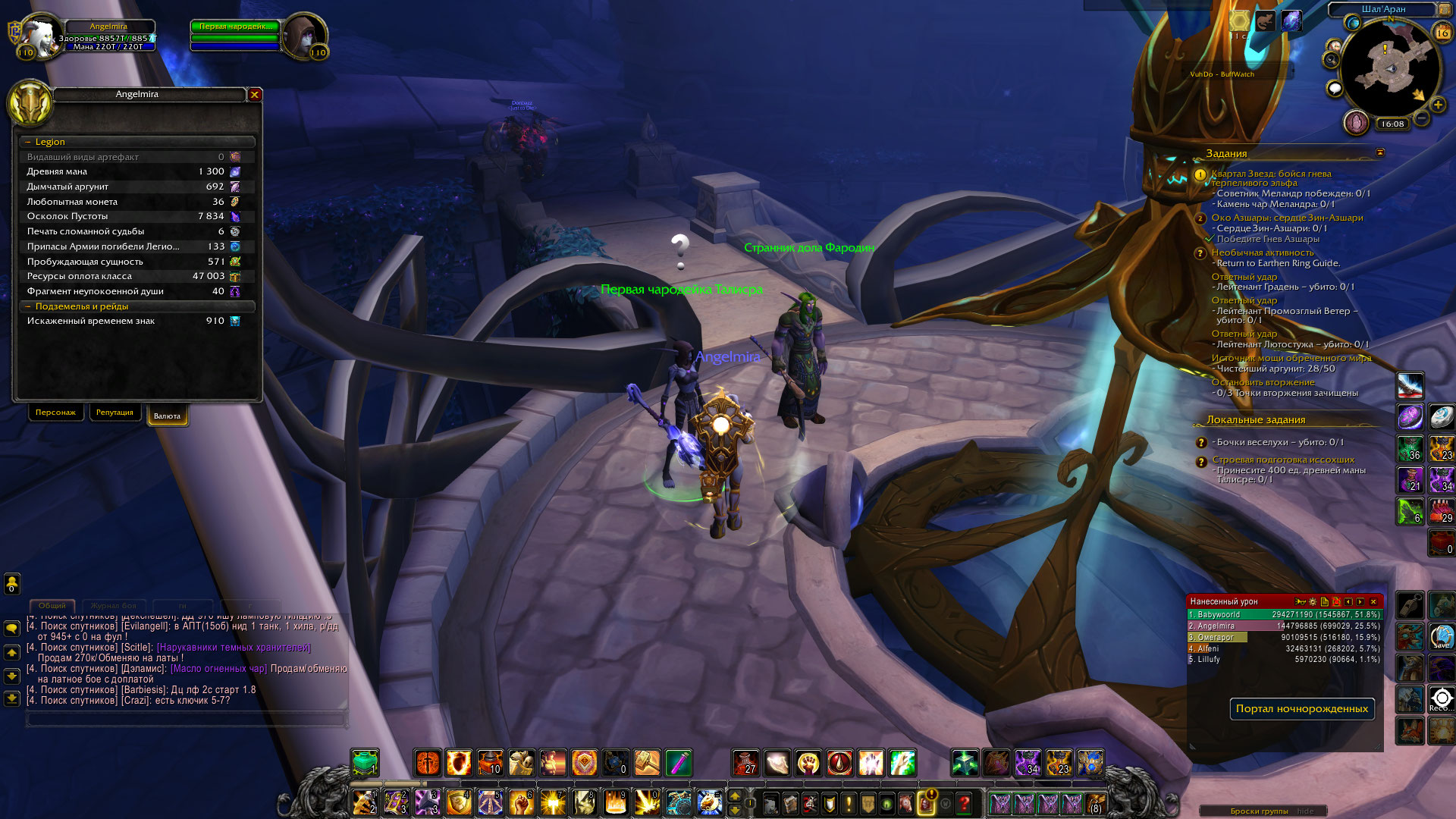Click the circular minimap
Viewport: 1456px width, 819px height.
click(1390, 70)
